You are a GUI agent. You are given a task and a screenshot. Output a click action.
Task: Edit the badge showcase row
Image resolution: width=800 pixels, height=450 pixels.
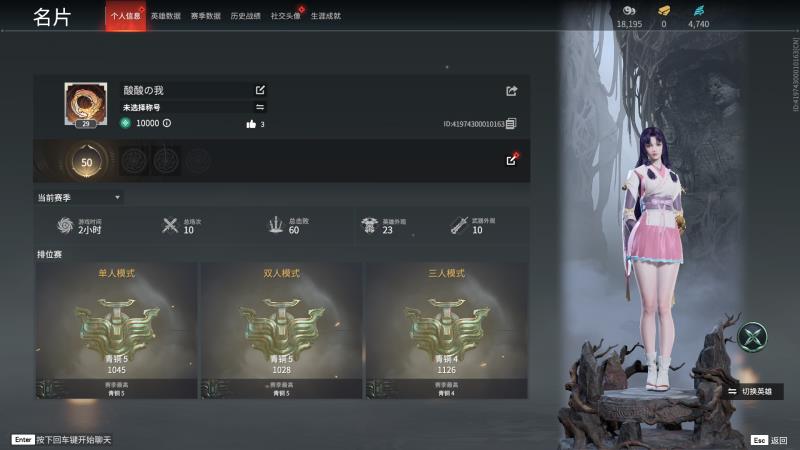point(512,160)
